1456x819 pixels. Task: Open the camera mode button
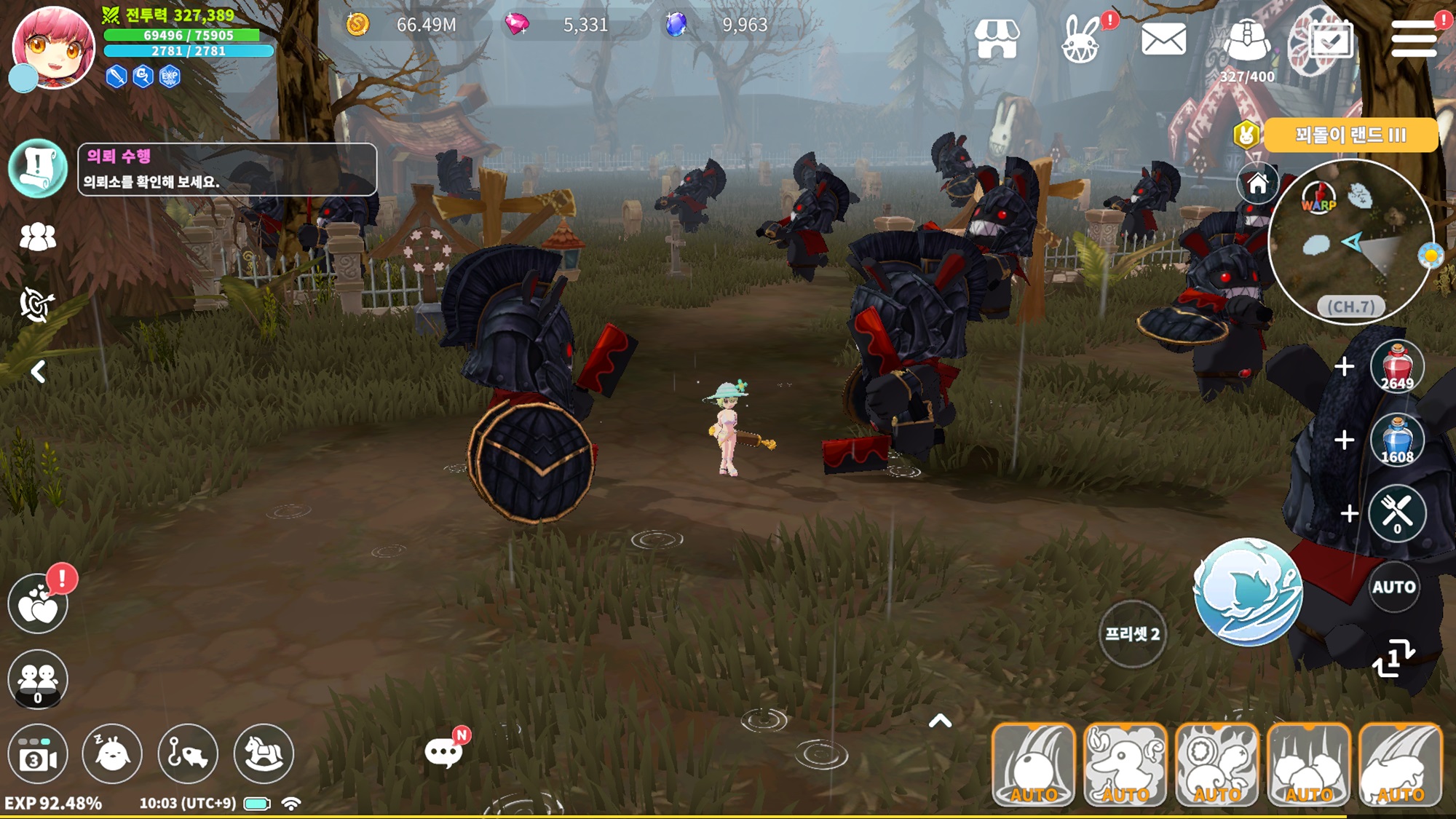click(38, 754)
